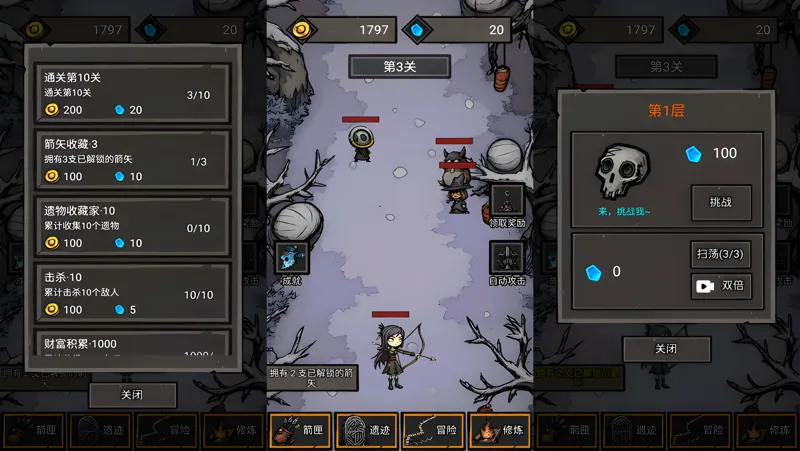Select the 箭矢收藏·3 achievement row
This screenshot has height=451, width=800.
click(x=132, y=159)
